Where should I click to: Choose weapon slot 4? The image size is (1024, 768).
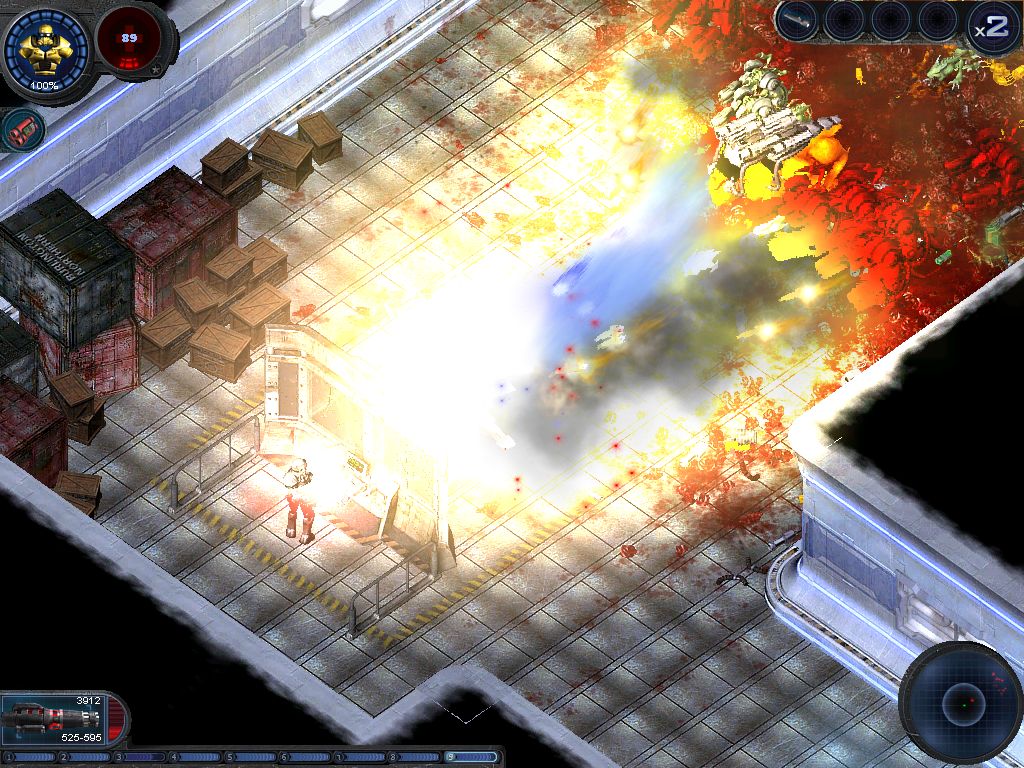click(x=196, y=757)
